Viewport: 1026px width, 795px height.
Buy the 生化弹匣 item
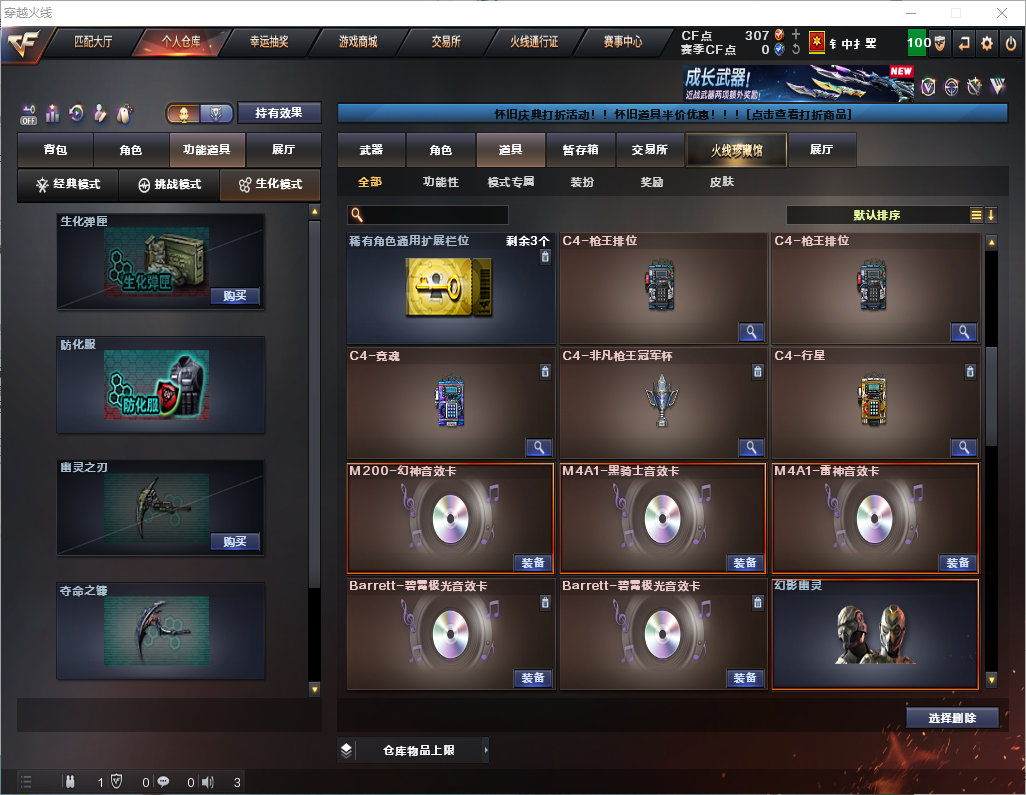pos(235,296)
